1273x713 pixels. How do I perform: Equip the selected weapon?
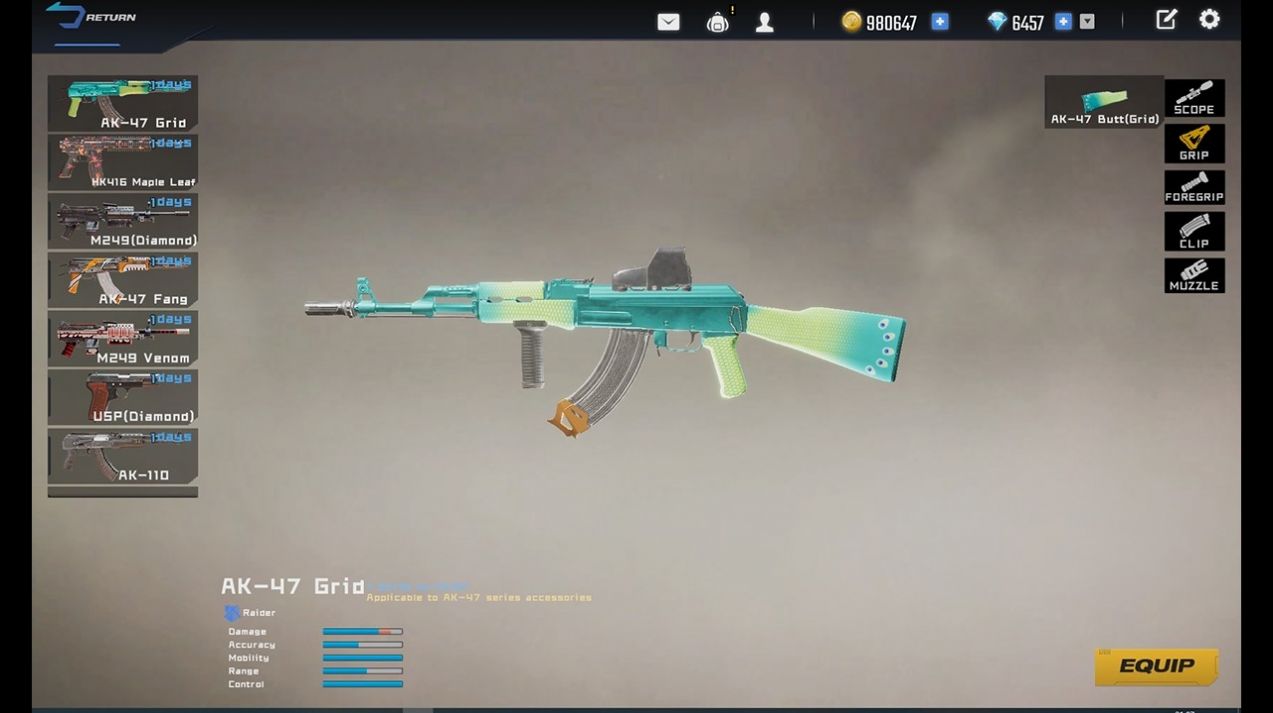[1156, 667]
